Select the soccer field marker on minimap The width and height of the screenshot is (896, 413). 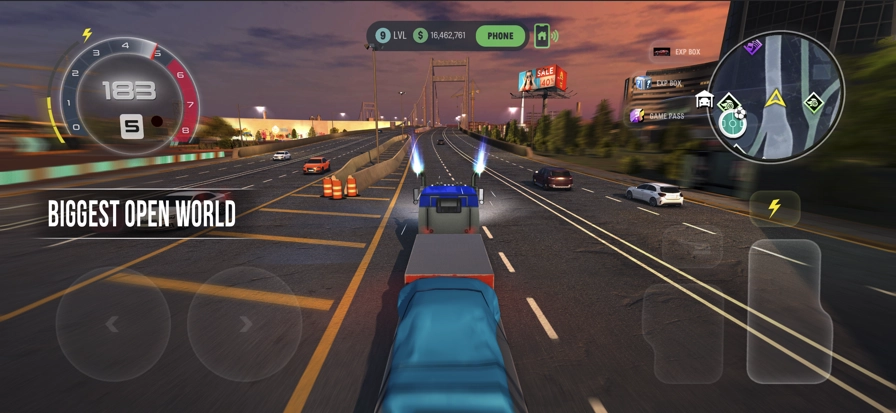pyautogui.click(x=733, y=123)
